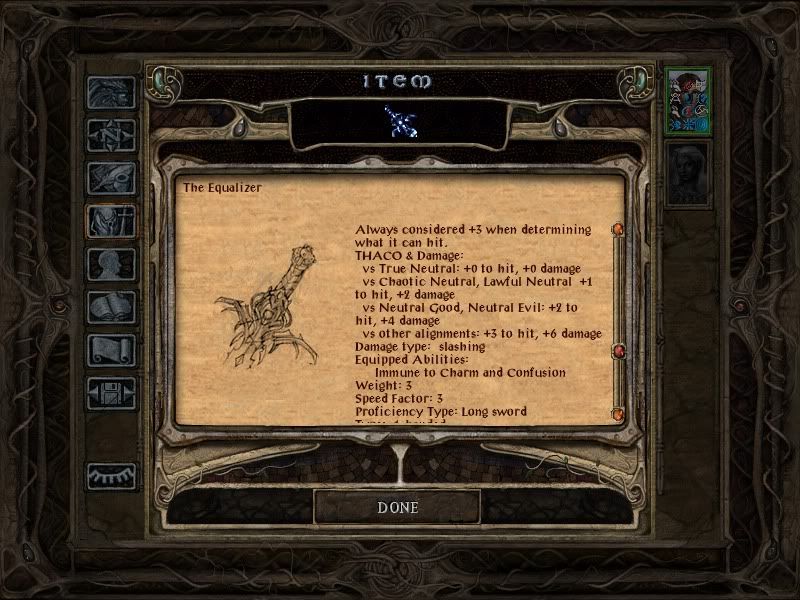Select the green-bordered party portrait
The image size is (800, 600).
tap(688, 100)
